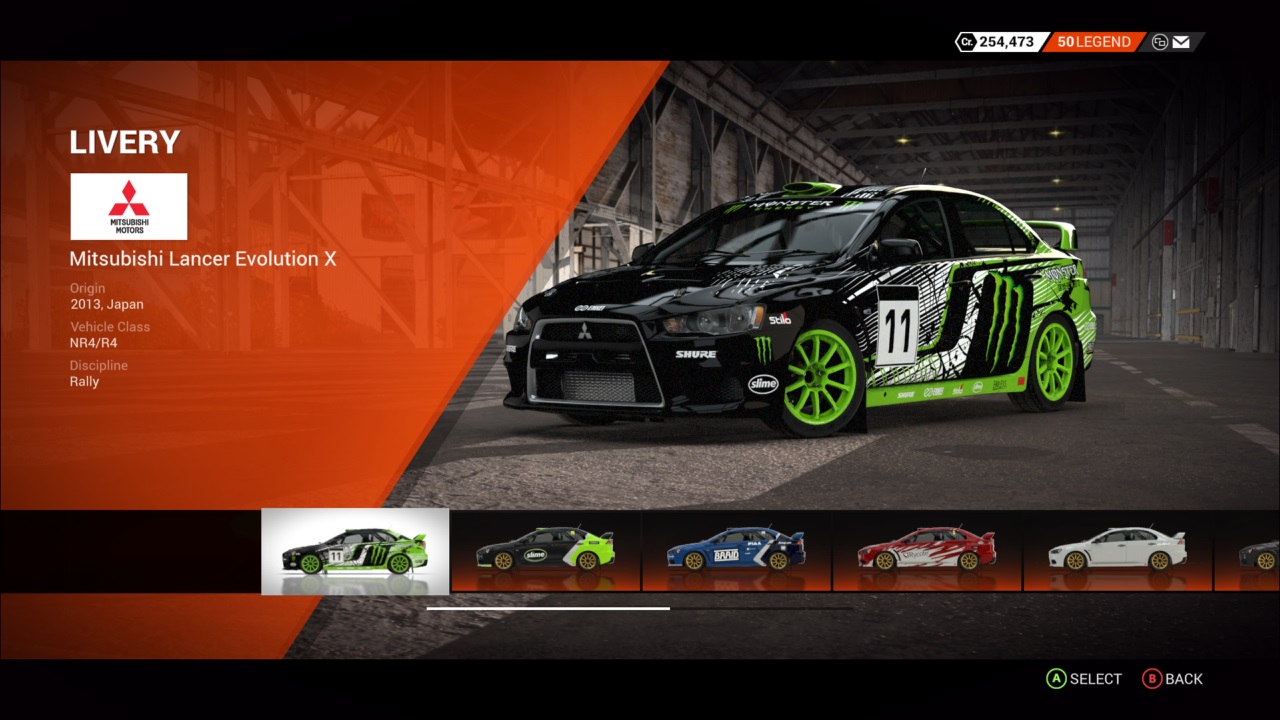1280x720 pixels.
Task: Pick the blue livery thumbnail
Action: click(736, 551)
